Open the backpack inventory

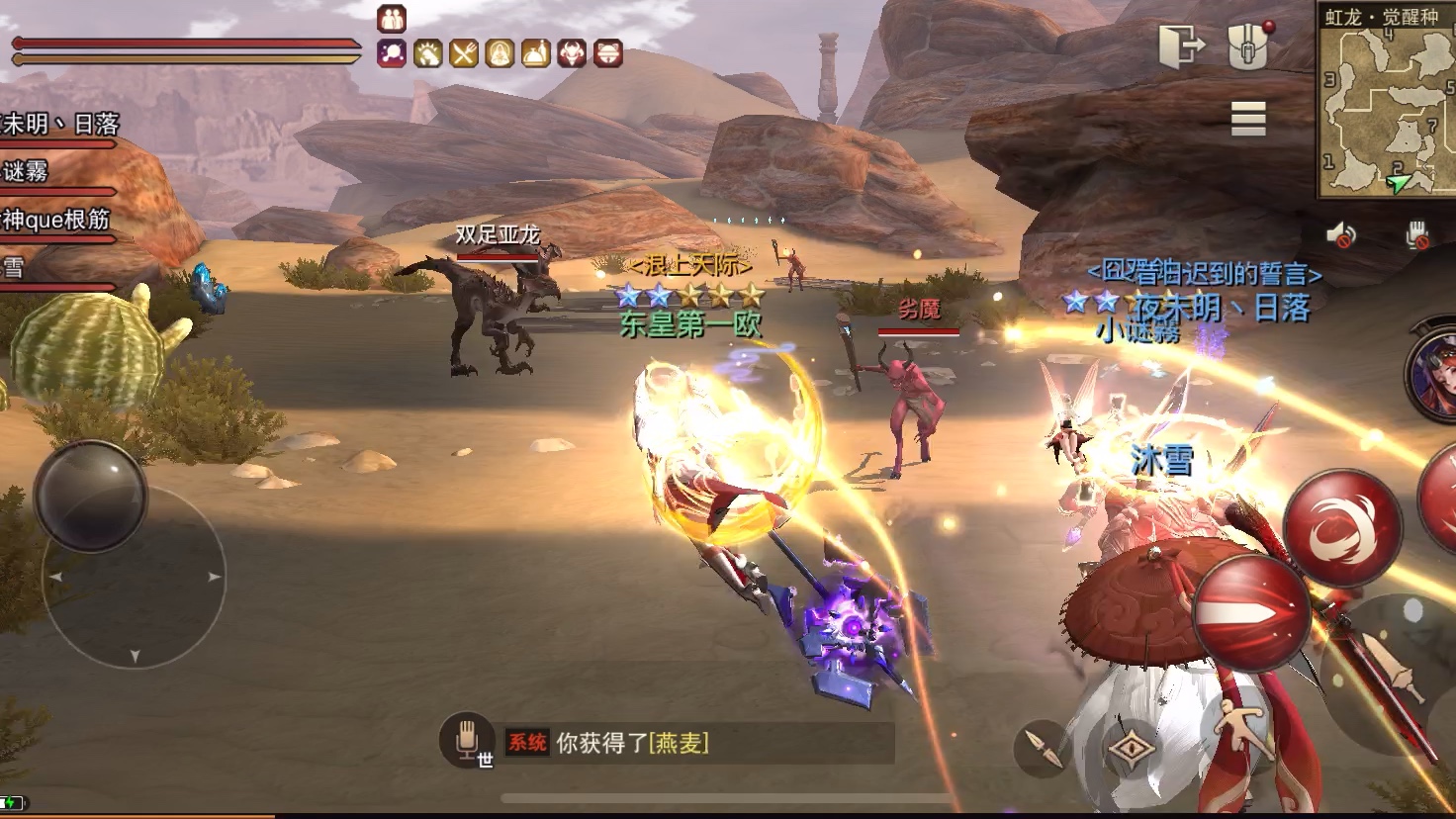1248,45
